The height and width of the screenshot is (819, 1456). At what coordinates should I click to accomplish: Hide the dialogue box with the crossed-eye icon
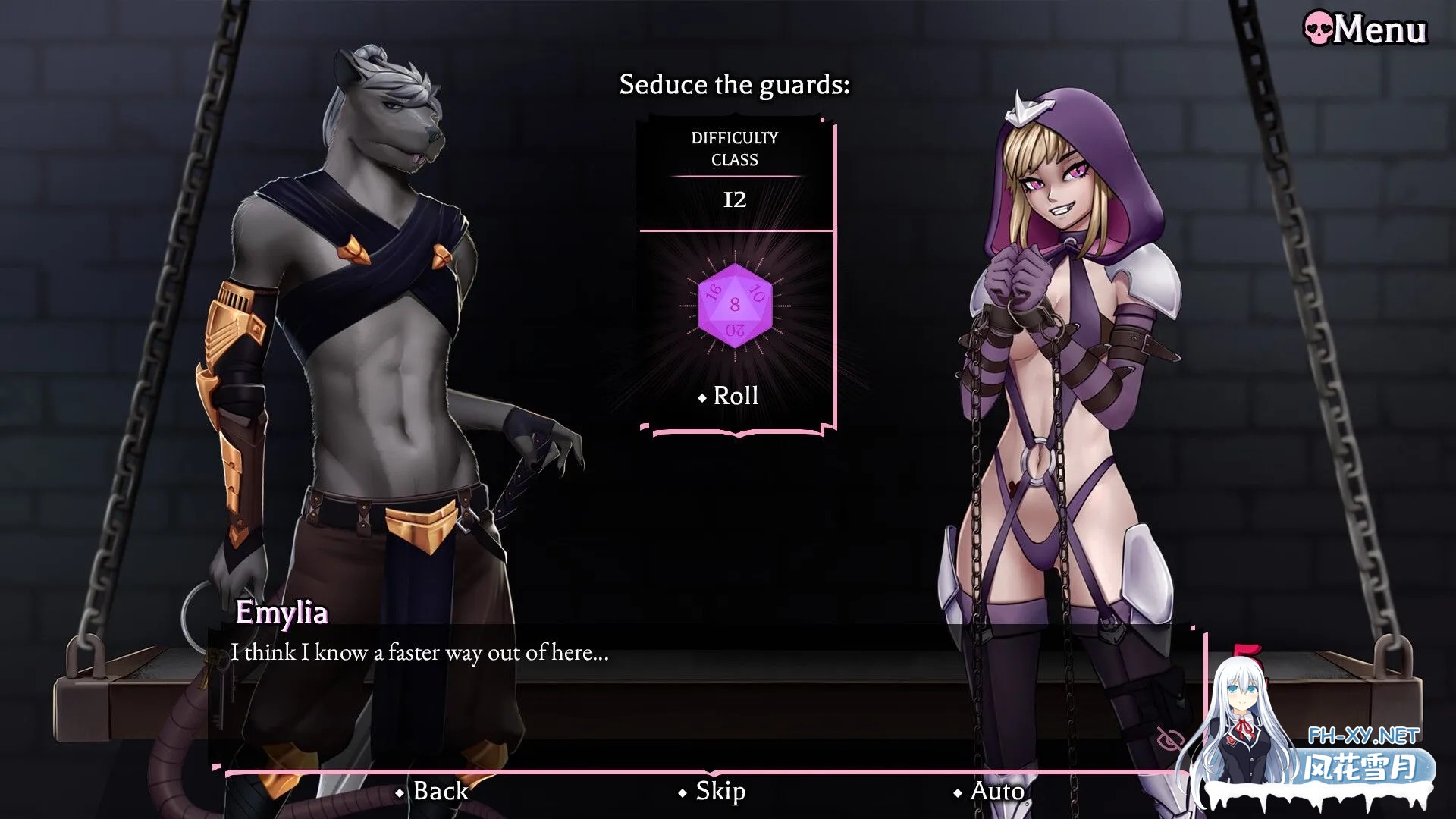(1171, 739)
